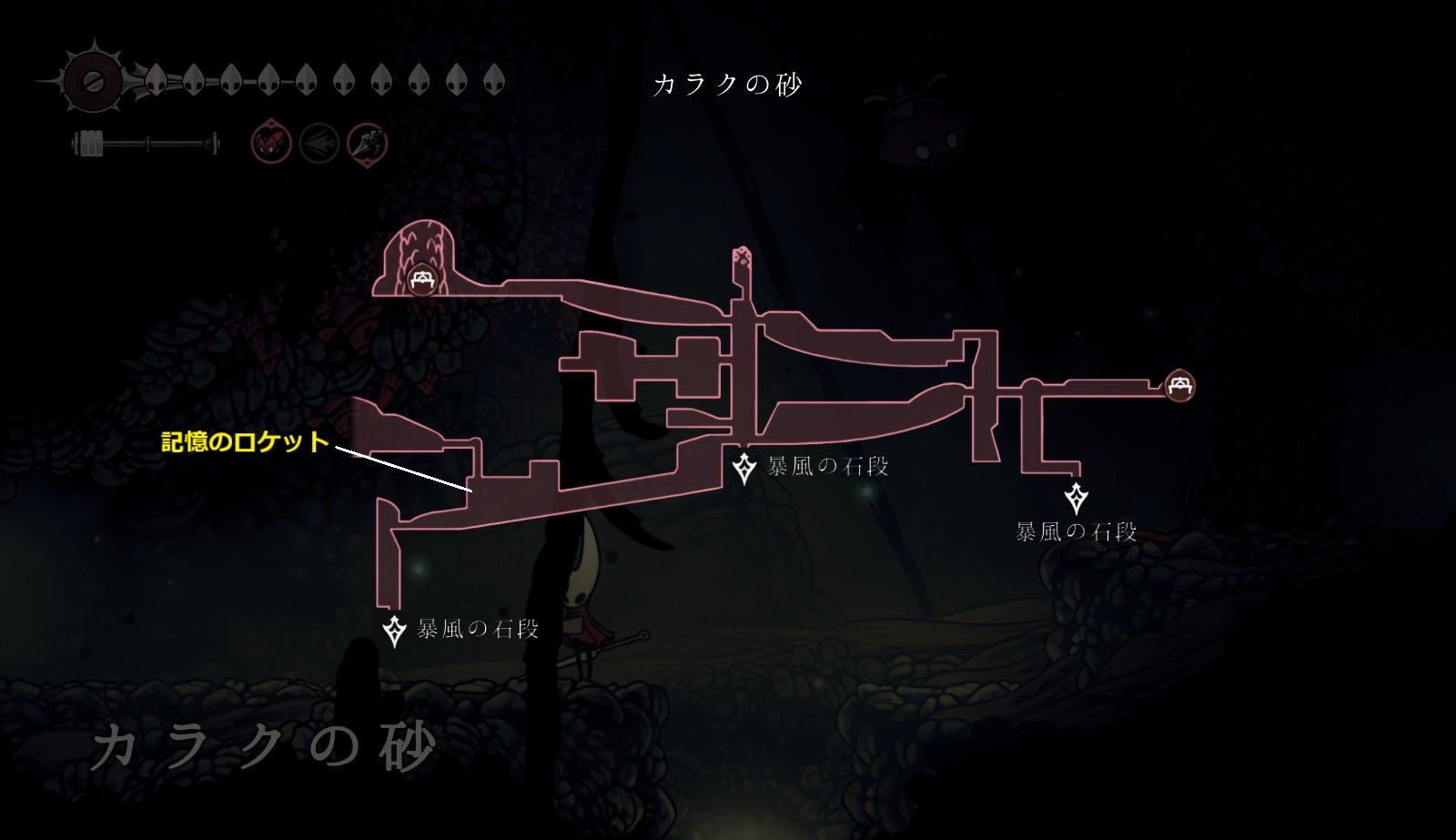Image resolution: width=1456 pixels, height=840 pixels.
Task: Click the silk spool emblem
Action: point(92,82)
